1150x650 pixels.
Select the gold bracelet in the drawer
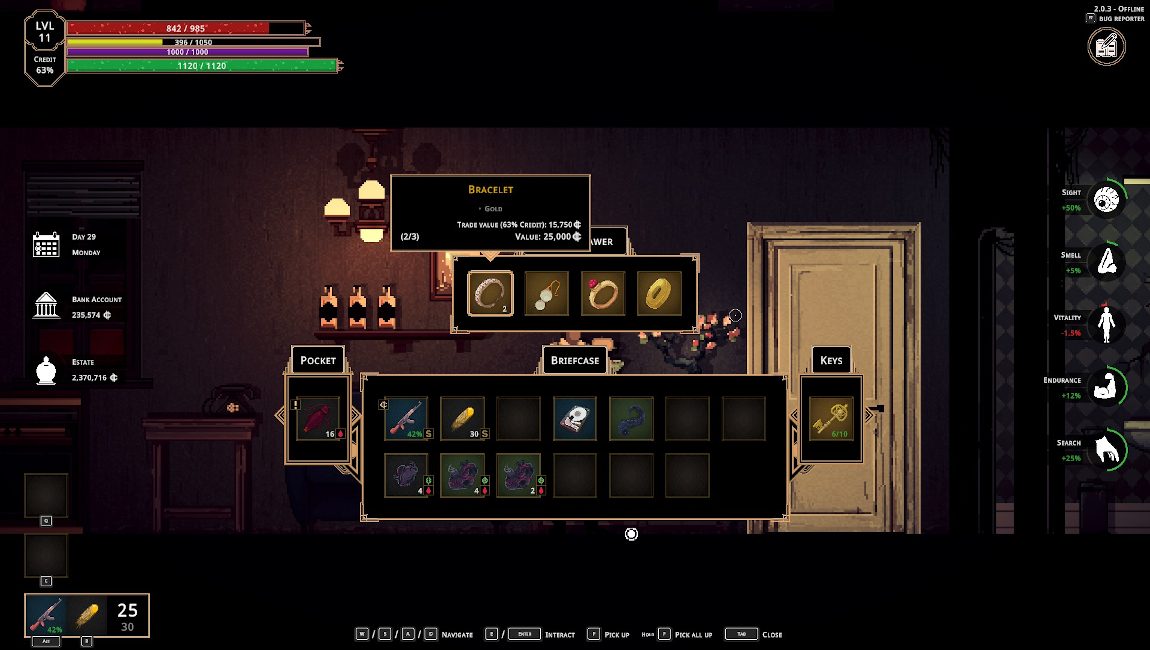(490, 293)
